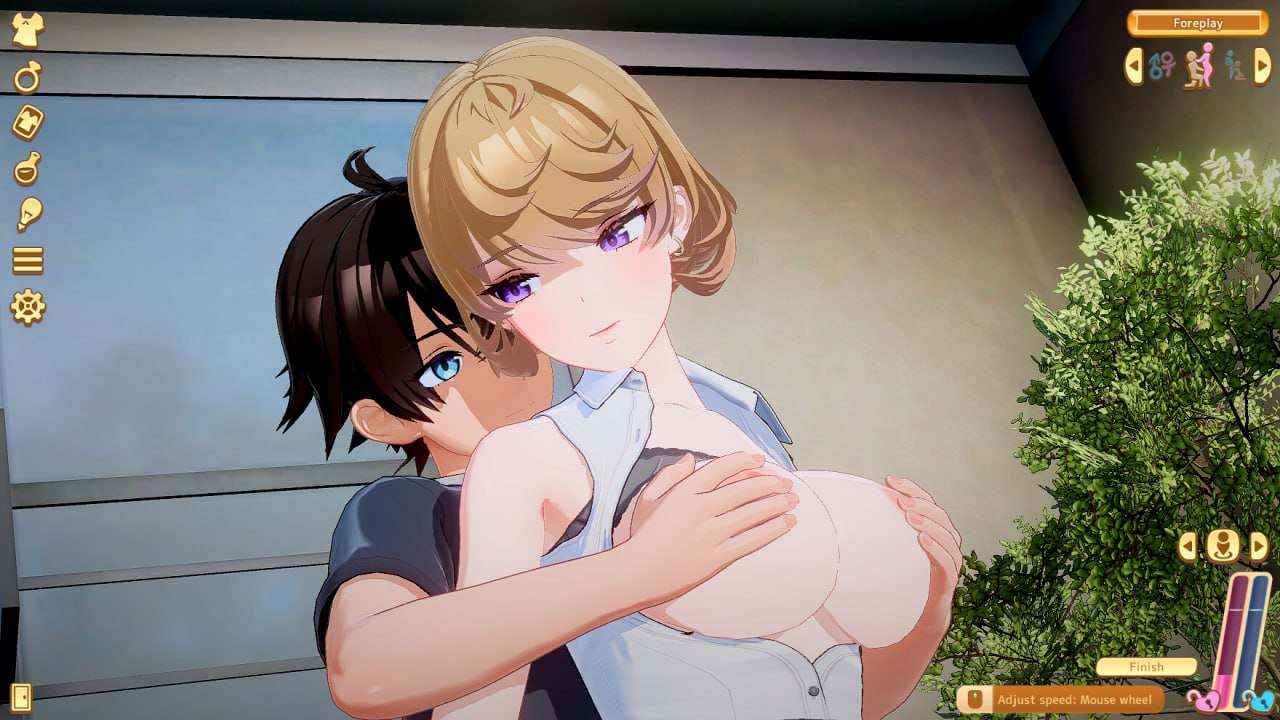Select the potion flask icon
The image size is (1280, 720).
click(28, 167)
